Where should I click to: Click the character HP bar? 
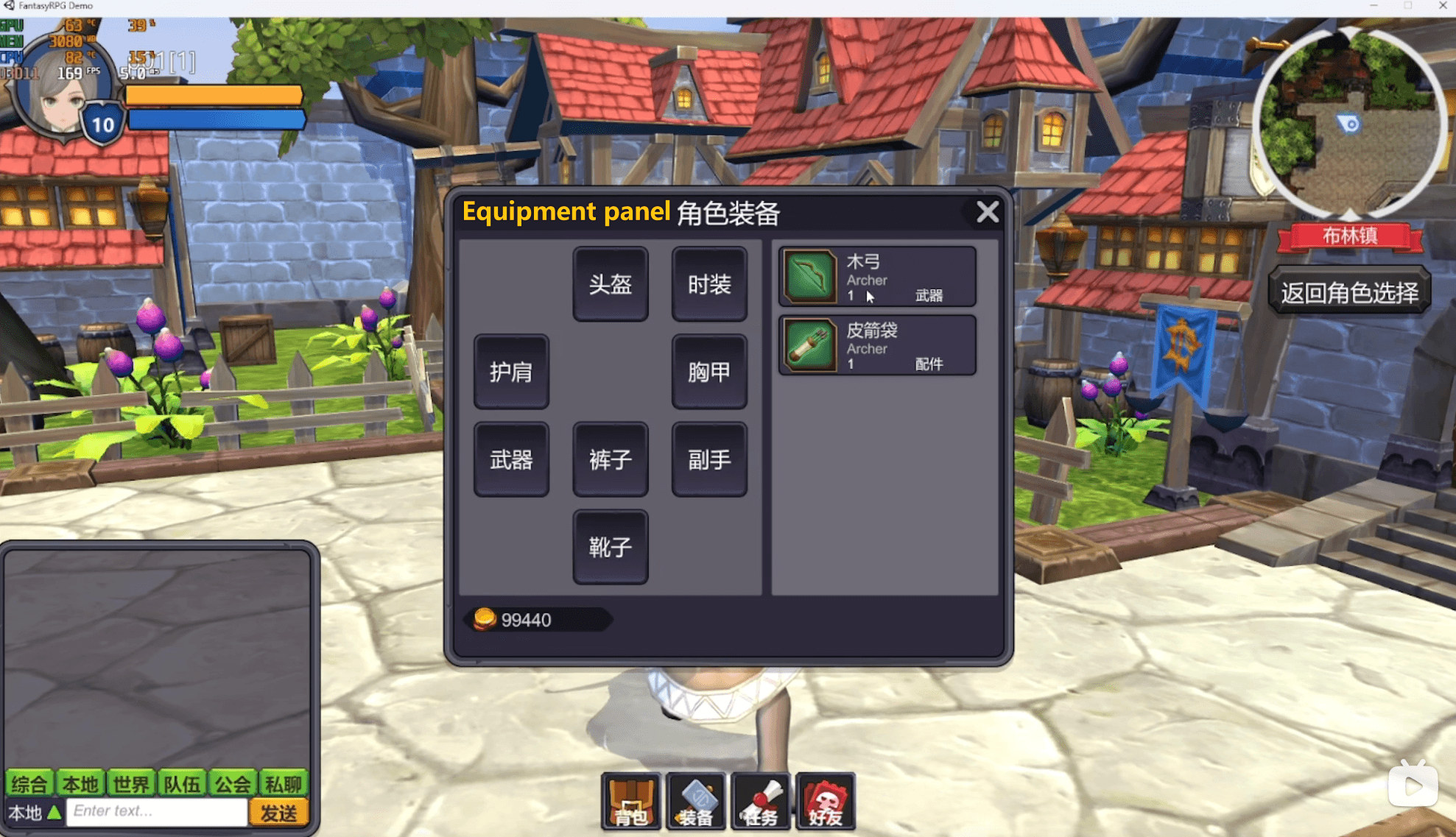[214, 95]
